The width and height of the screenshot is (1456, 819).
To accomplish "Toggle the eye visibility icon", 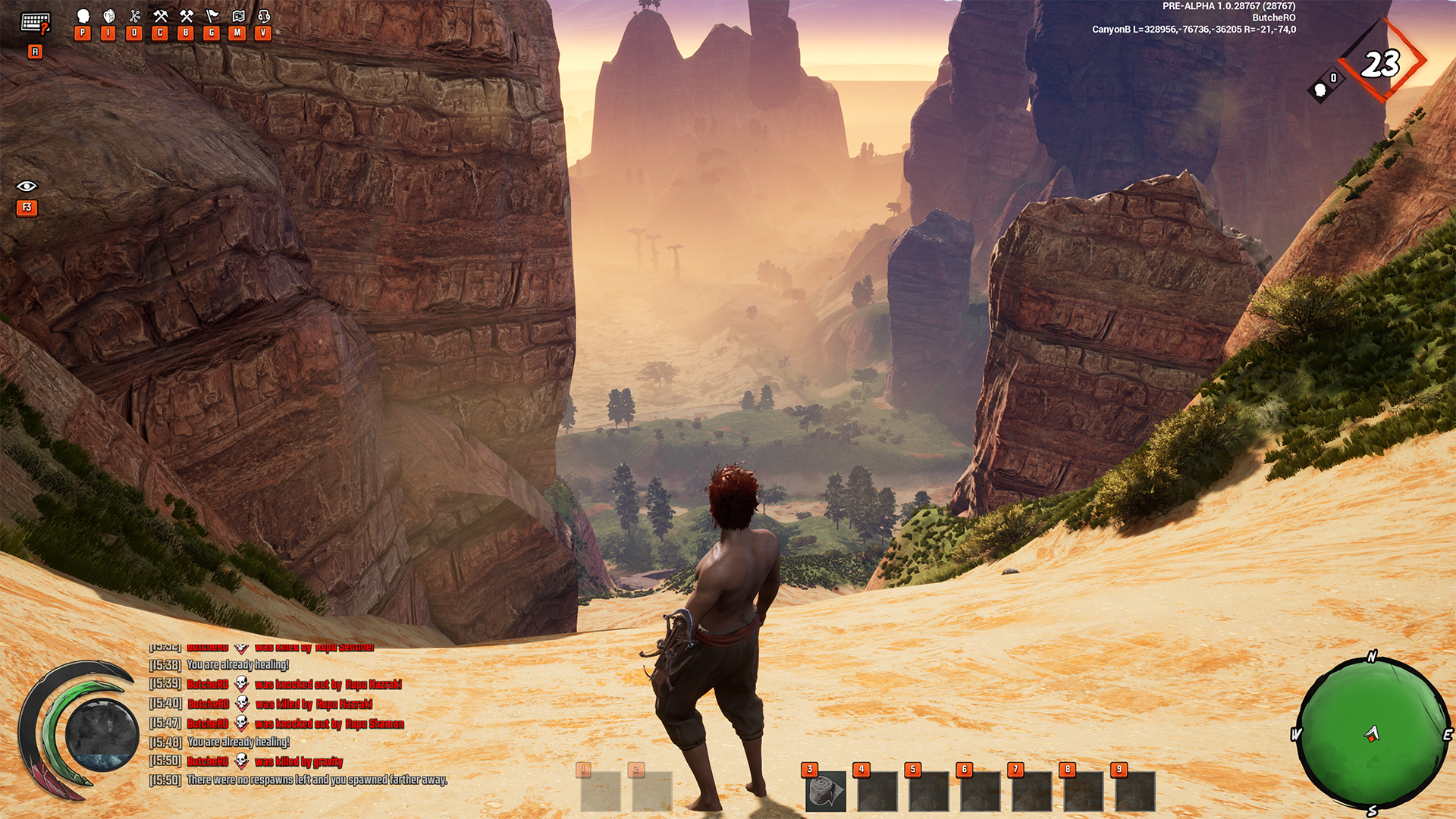I will (x=27, y=187).
